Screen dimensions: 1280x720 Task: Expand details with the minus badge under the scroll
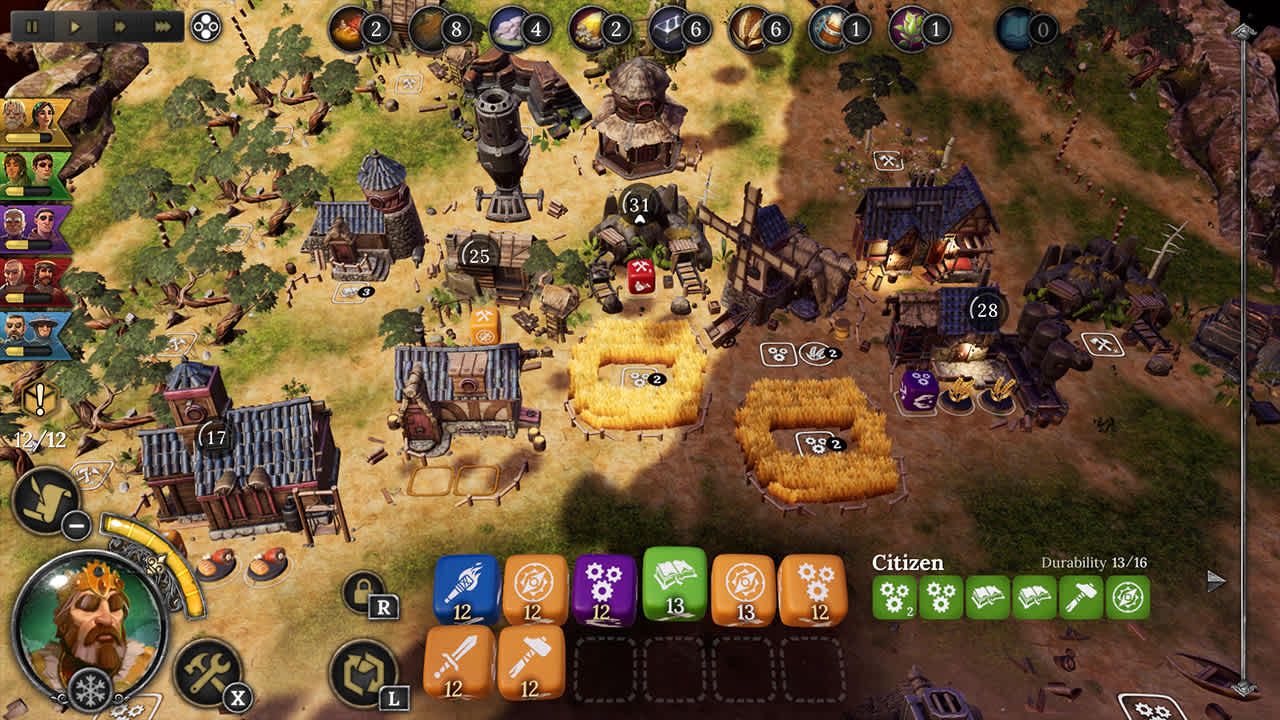[x=74, y=524]
